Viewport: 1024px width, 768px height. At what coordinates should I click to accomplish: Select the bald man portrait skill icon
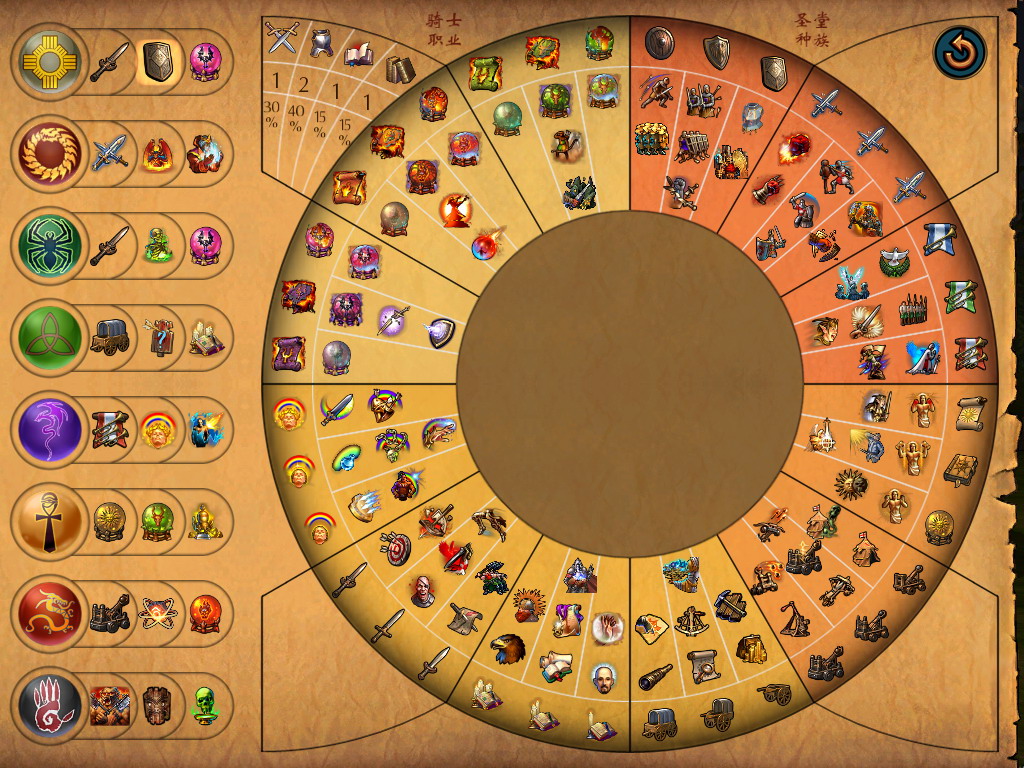point(603,677)
